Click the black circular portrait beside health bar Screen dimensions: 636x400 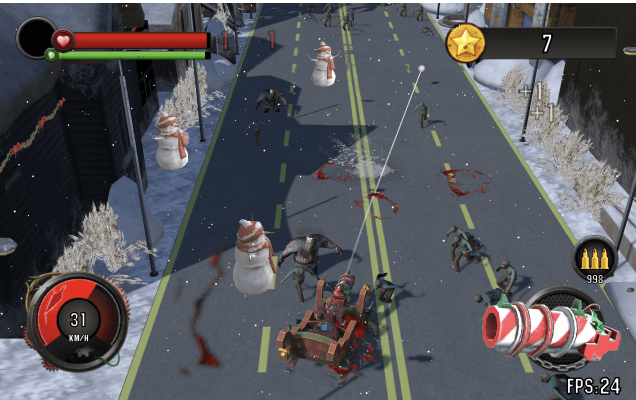click(36, 38)
